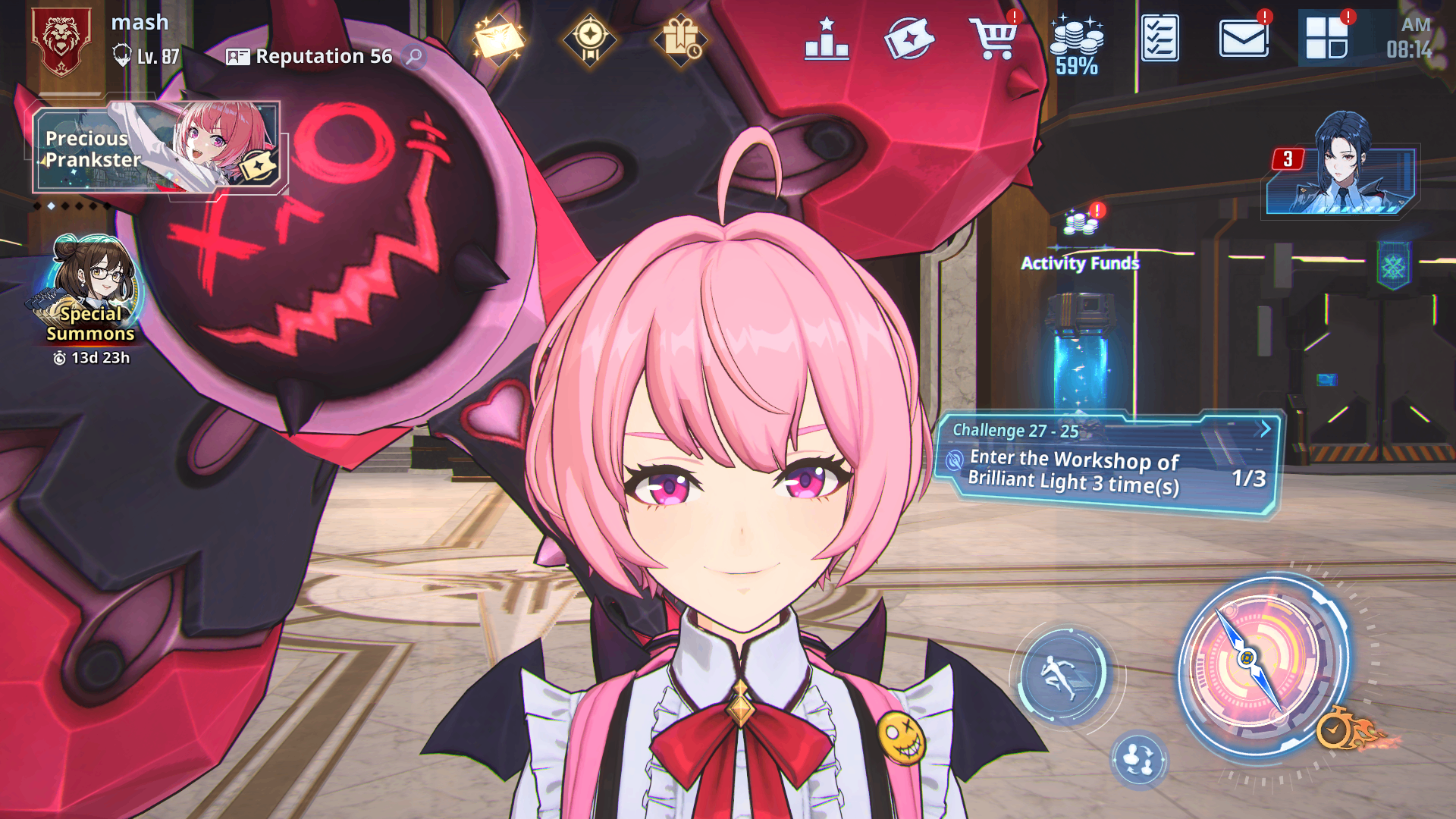Open the timed gift rewards icon
Screen dimensions: 1456x819
click(x=682, y=38)
